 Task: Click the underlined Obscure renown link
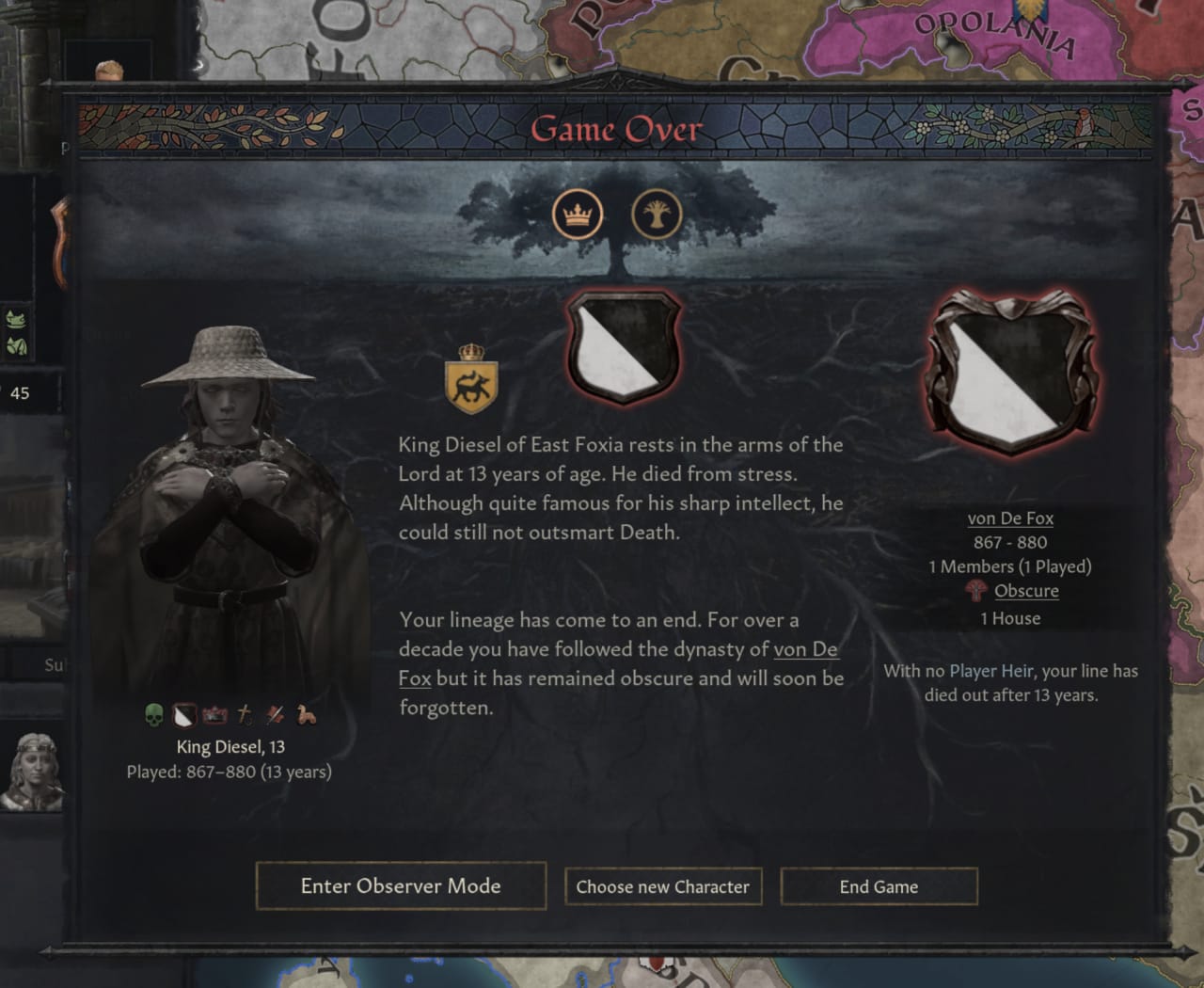pyautogui.click(x=1026, y=591)
